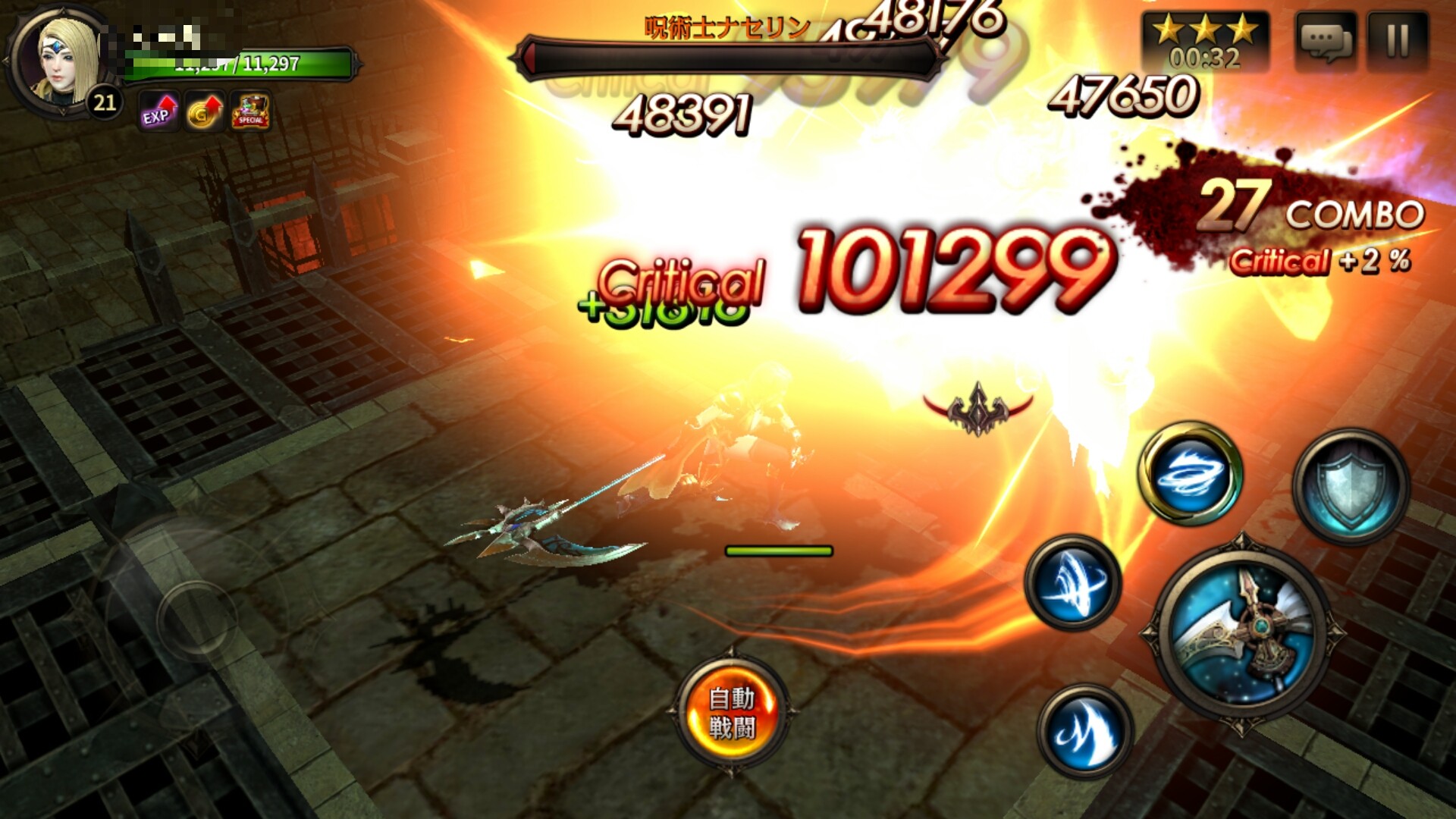Pause the battle
The image size is (1456, 819).
[1398, 42]
